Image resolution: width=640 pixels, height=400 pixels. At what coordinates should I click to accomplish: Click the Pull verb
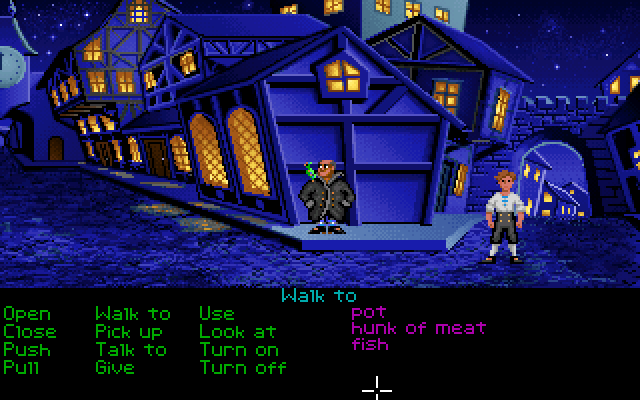tap(22, 367)
